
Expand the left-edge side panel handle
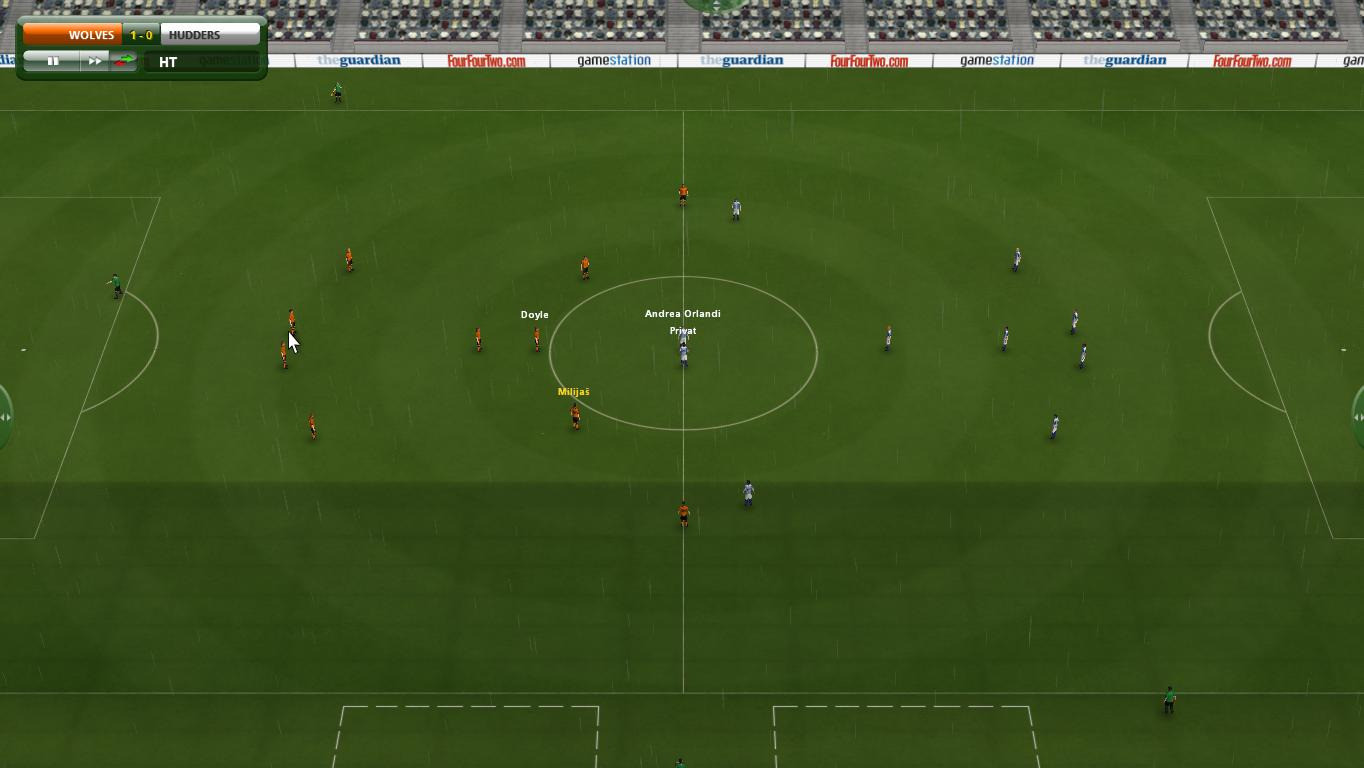[5, 417]
